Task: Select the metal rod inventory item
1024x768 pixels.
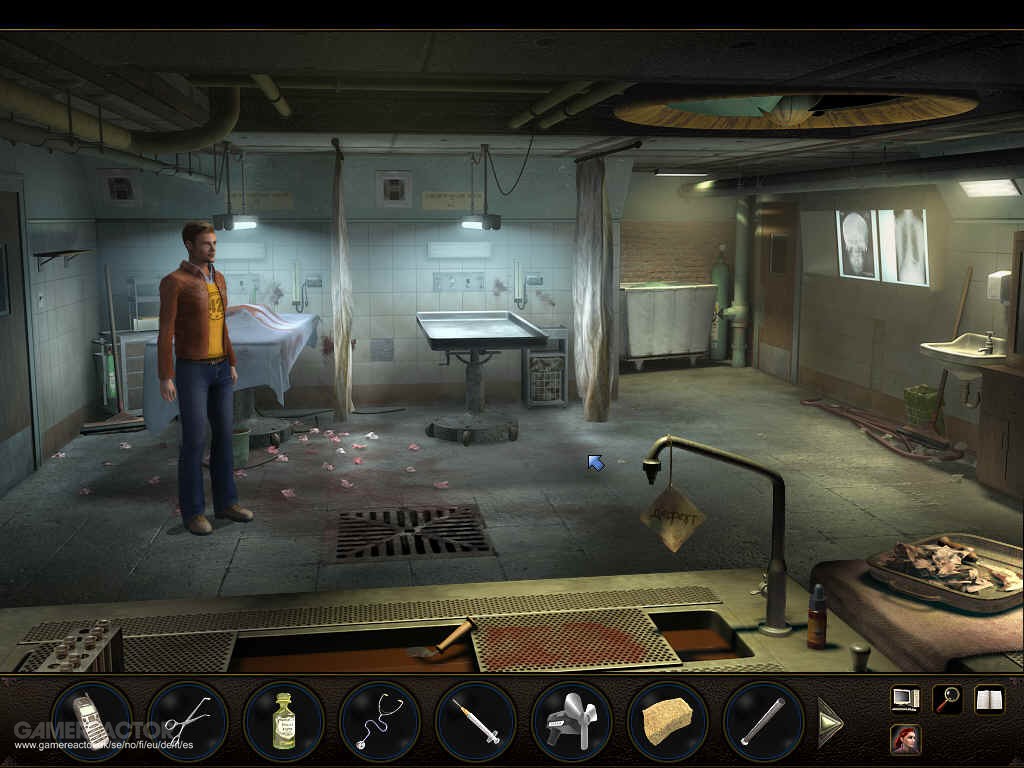Action: [x=763, y=720]
